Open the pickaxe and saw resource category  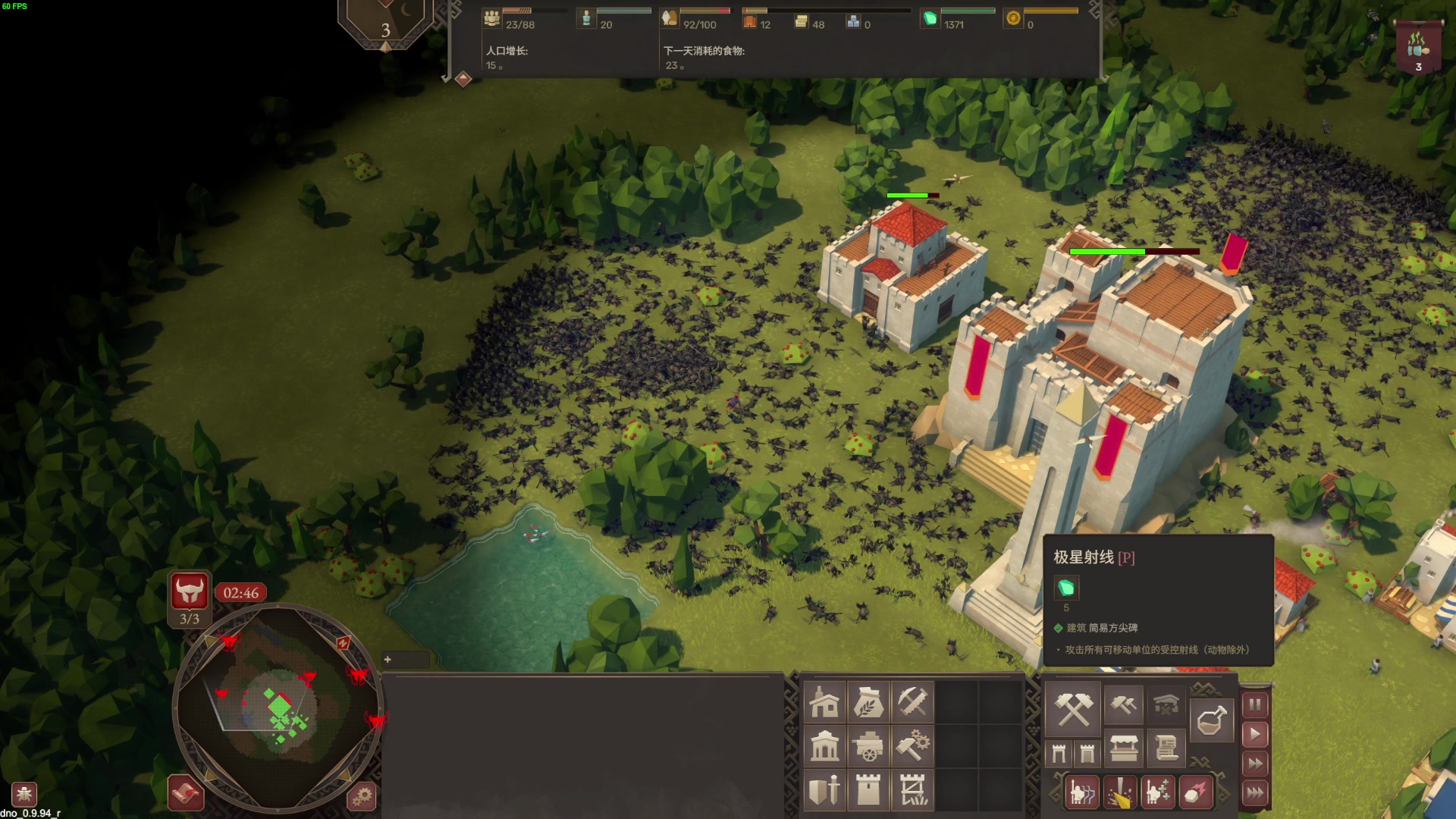point(912,703)
